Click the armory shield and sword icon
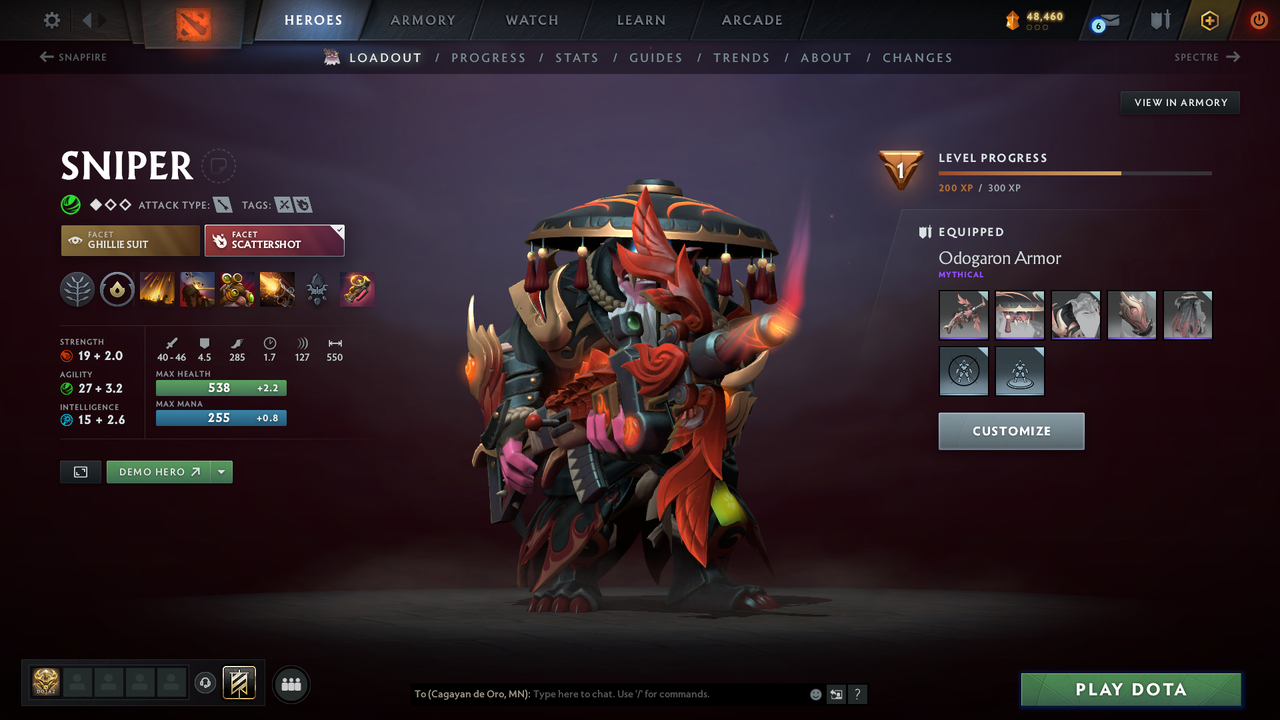 point(1162,19)
